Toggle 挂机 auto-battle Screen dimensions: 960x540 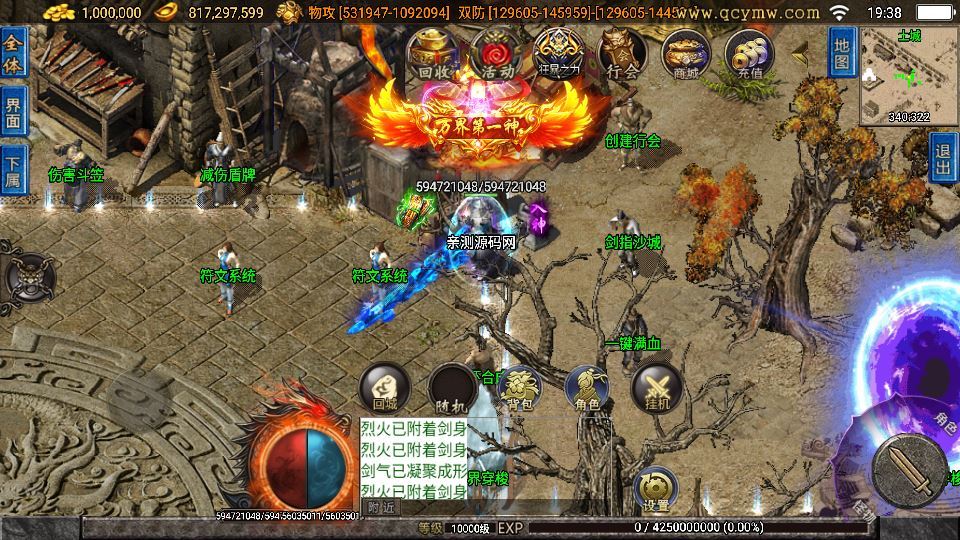(656, 389)
